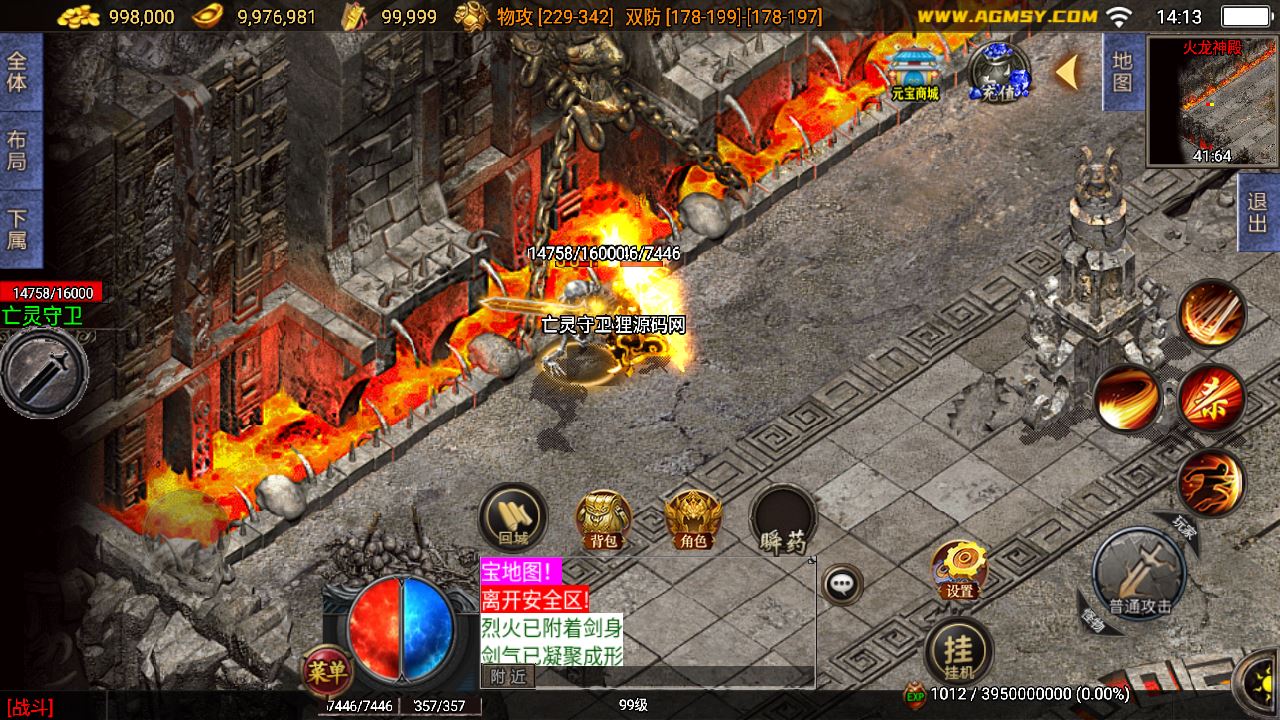Click the 火龙神殿 minimap
The width and height of the screenshot is (1280, 720).
pyautogui.click(x=1211, y=100)
